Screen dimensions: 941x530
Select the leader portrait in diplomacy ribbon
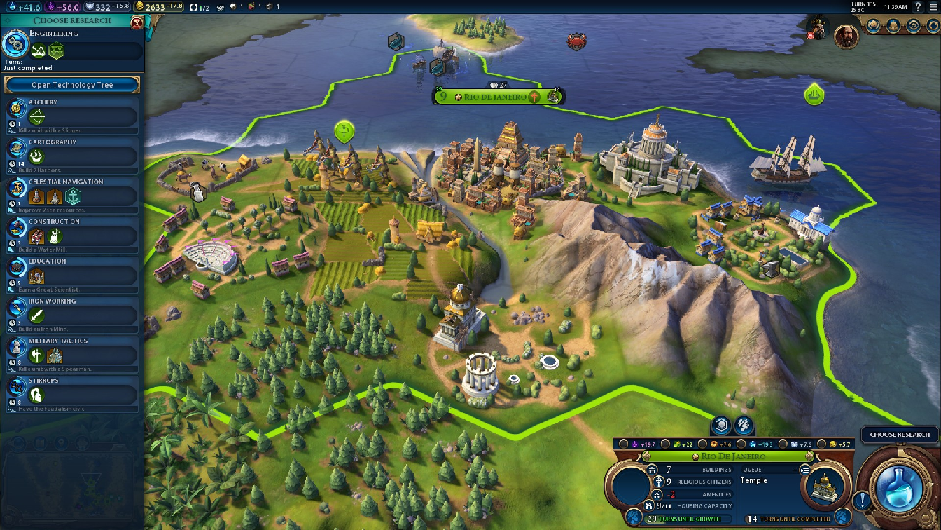tap(846, 35)
